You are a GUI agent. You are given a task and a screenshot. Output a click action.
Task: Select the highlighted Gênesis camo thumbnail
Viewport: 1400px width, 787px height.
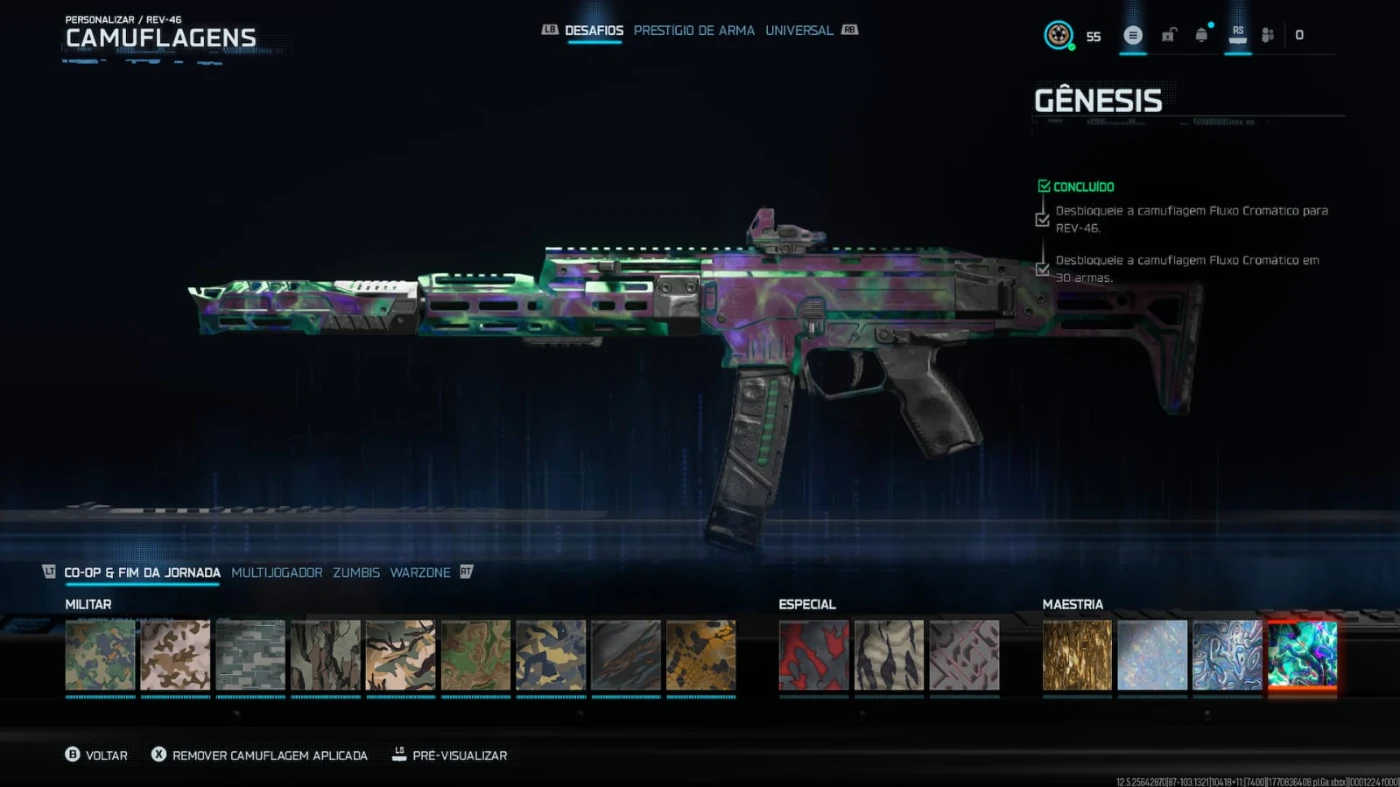pyautogui.click(x=1302, y=655)
